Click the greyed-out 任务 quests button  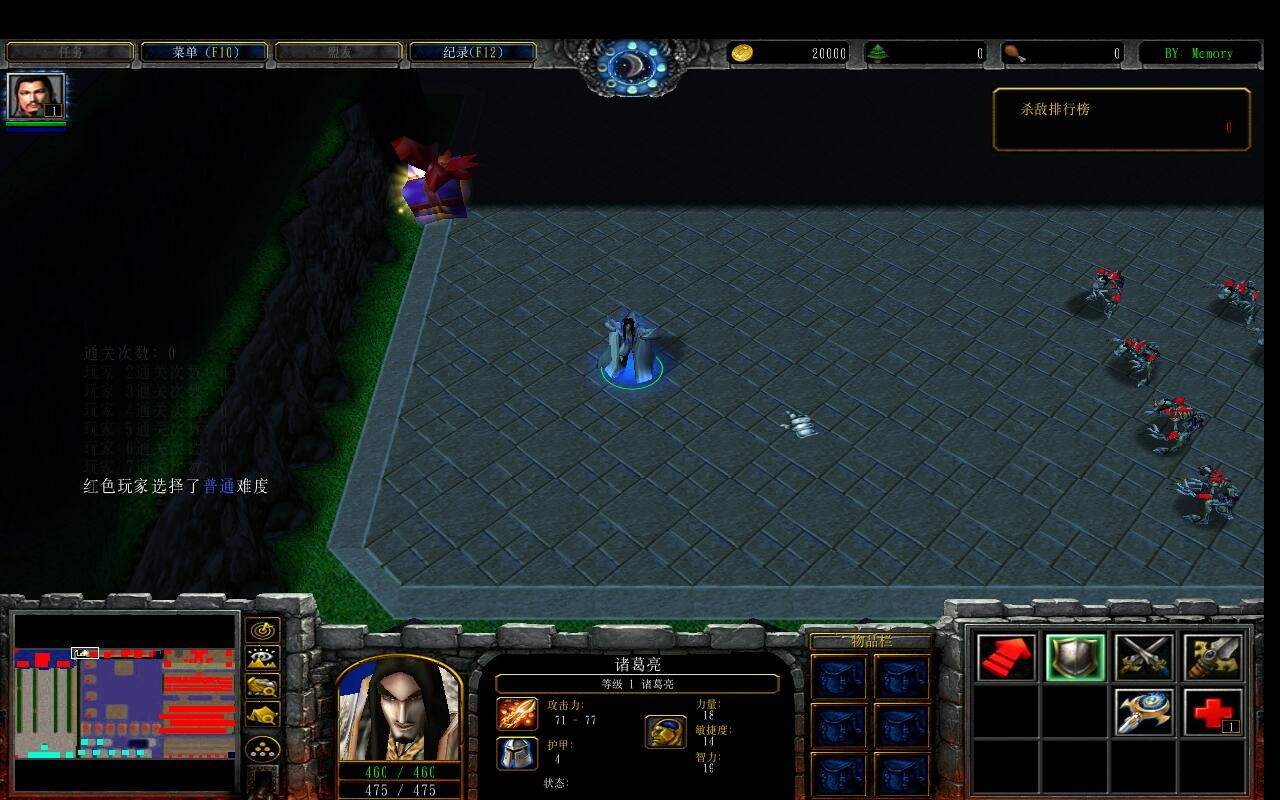click(70, 52)
